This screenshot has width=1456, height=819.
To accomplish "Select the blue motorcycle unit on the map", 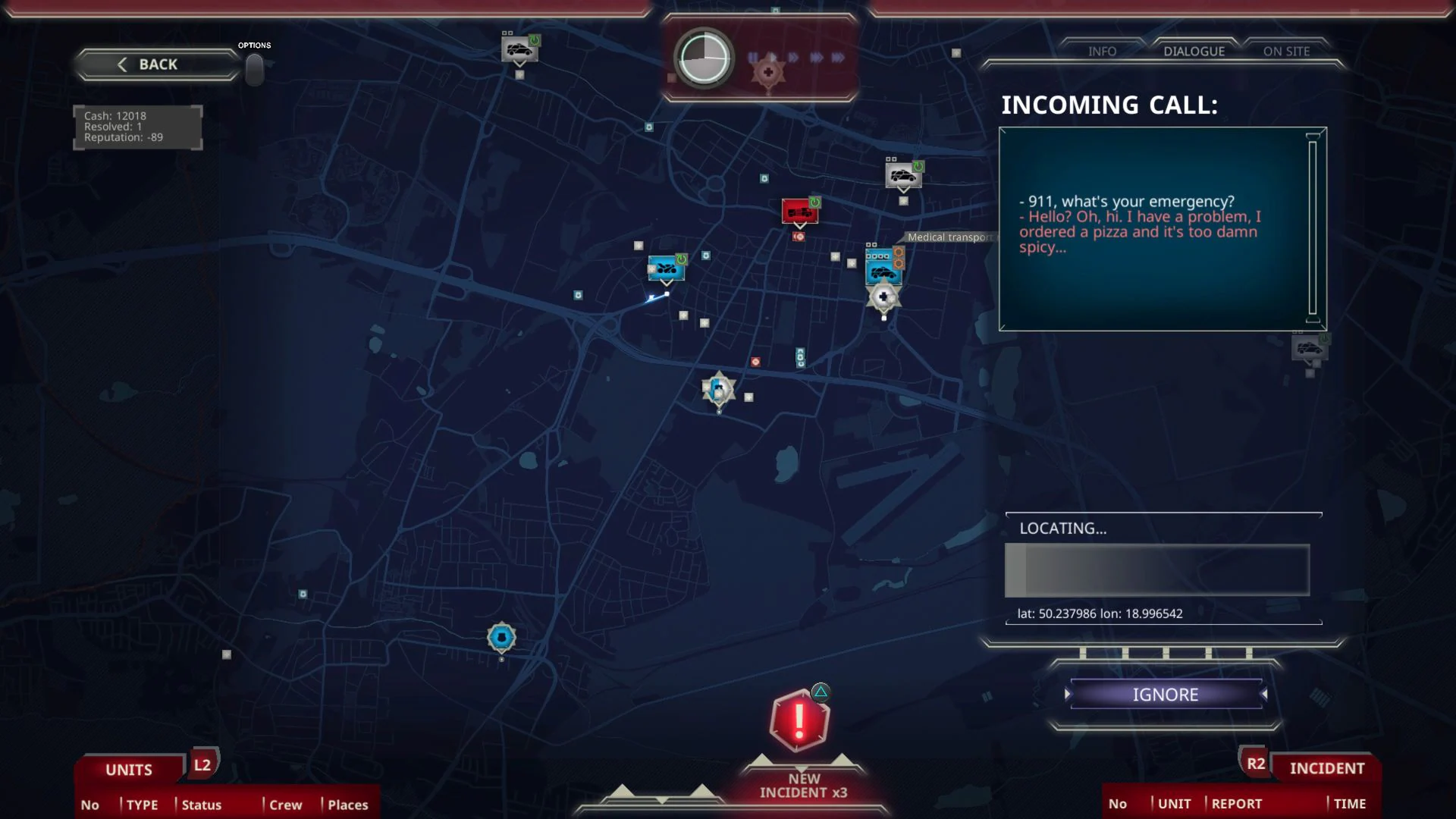I will (x=666, y=268).
